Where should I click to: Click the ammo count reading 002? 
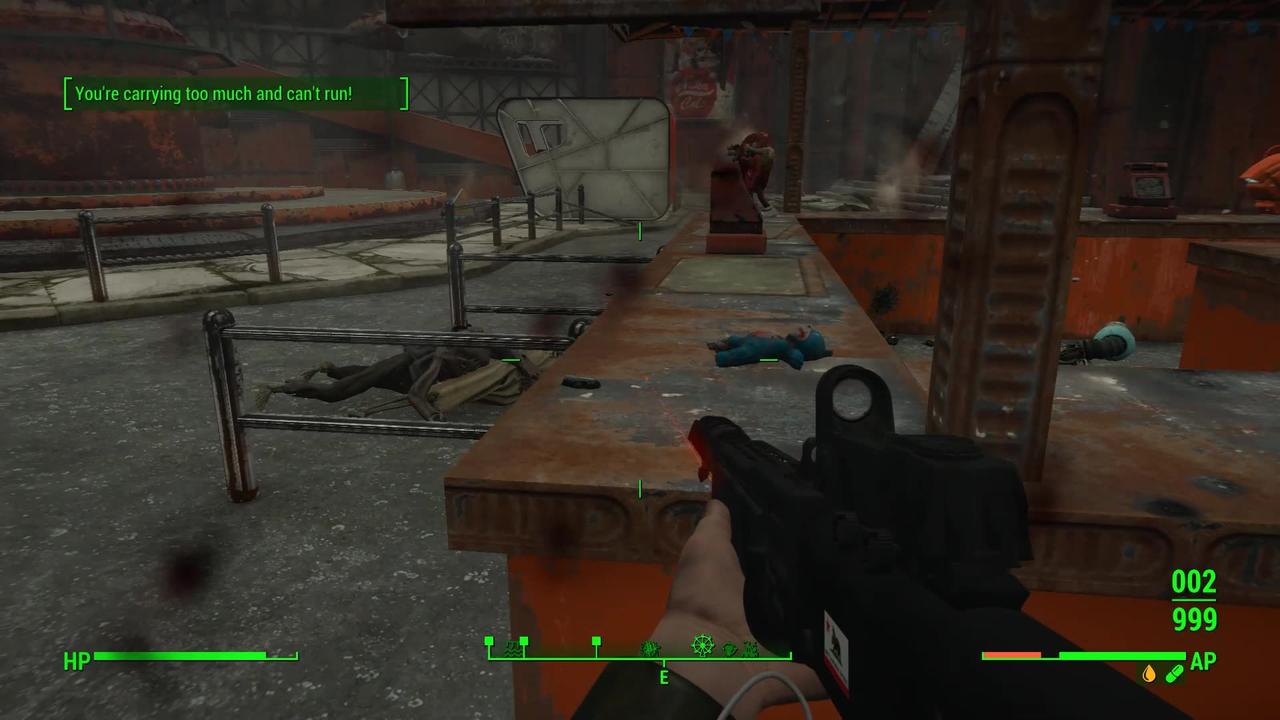coord(1192,582)
